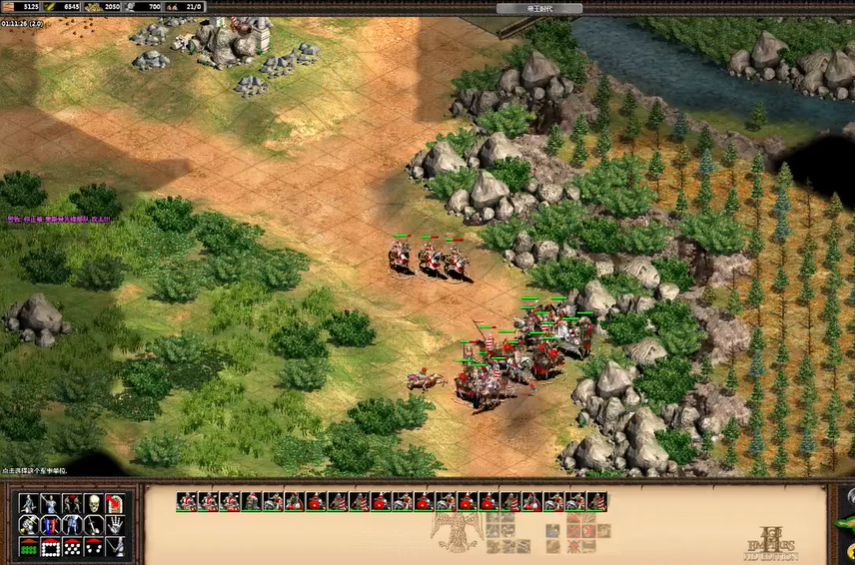
Task: Select the red banner command icon
Action: point(116,503)
